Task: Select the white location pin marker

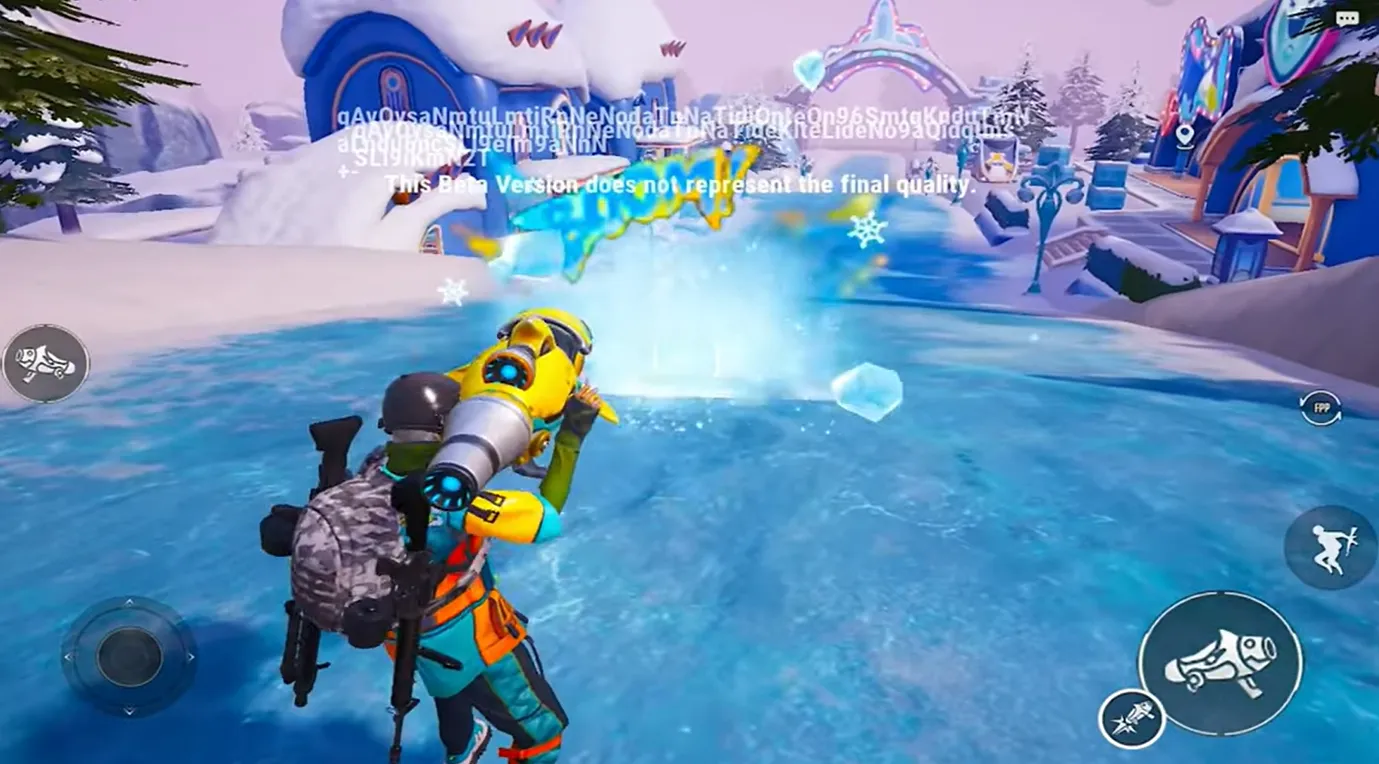Action: (x=1185, y=134)
